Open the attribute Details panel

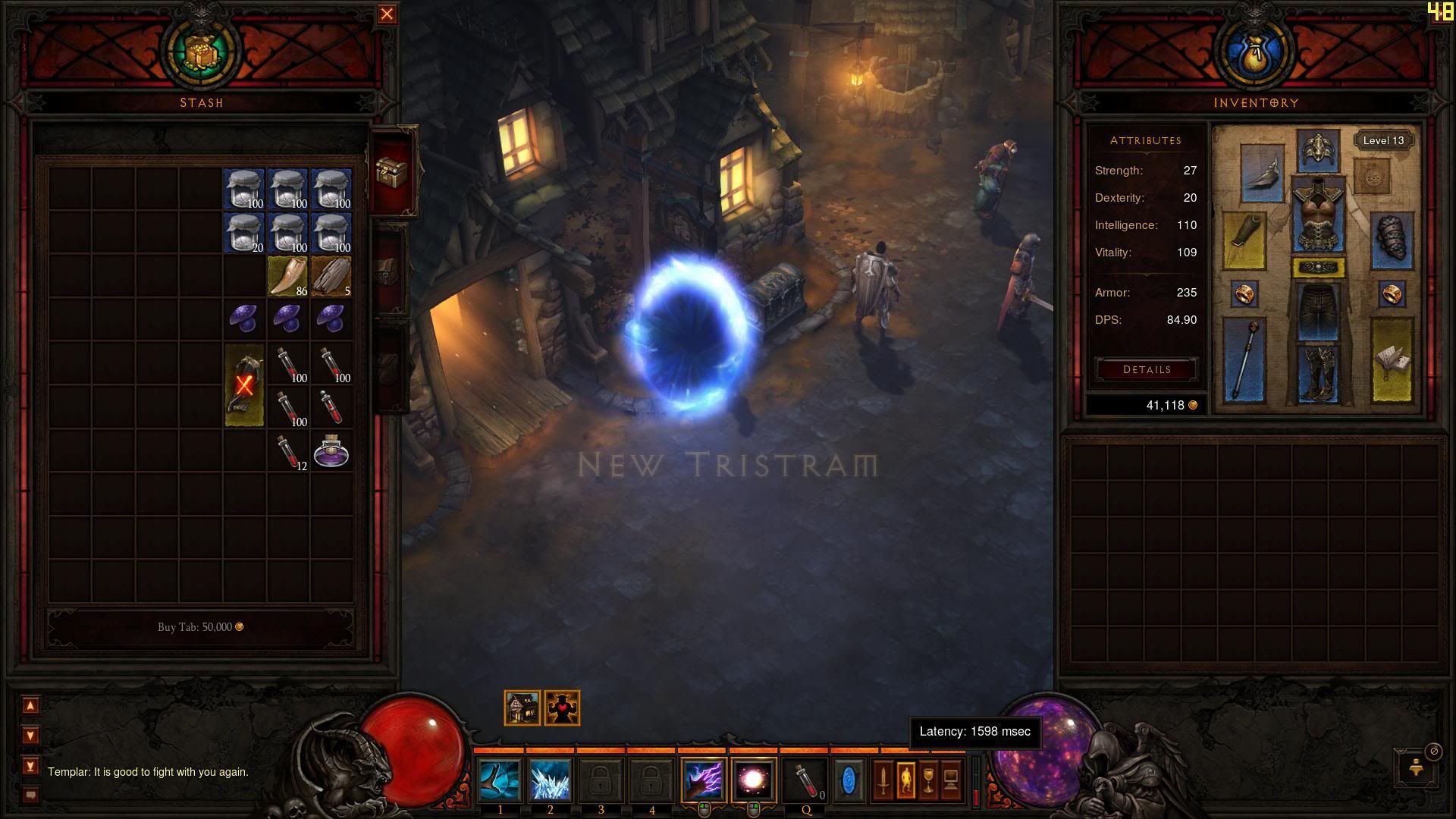pyautogui.click(x=1146, y=369)
